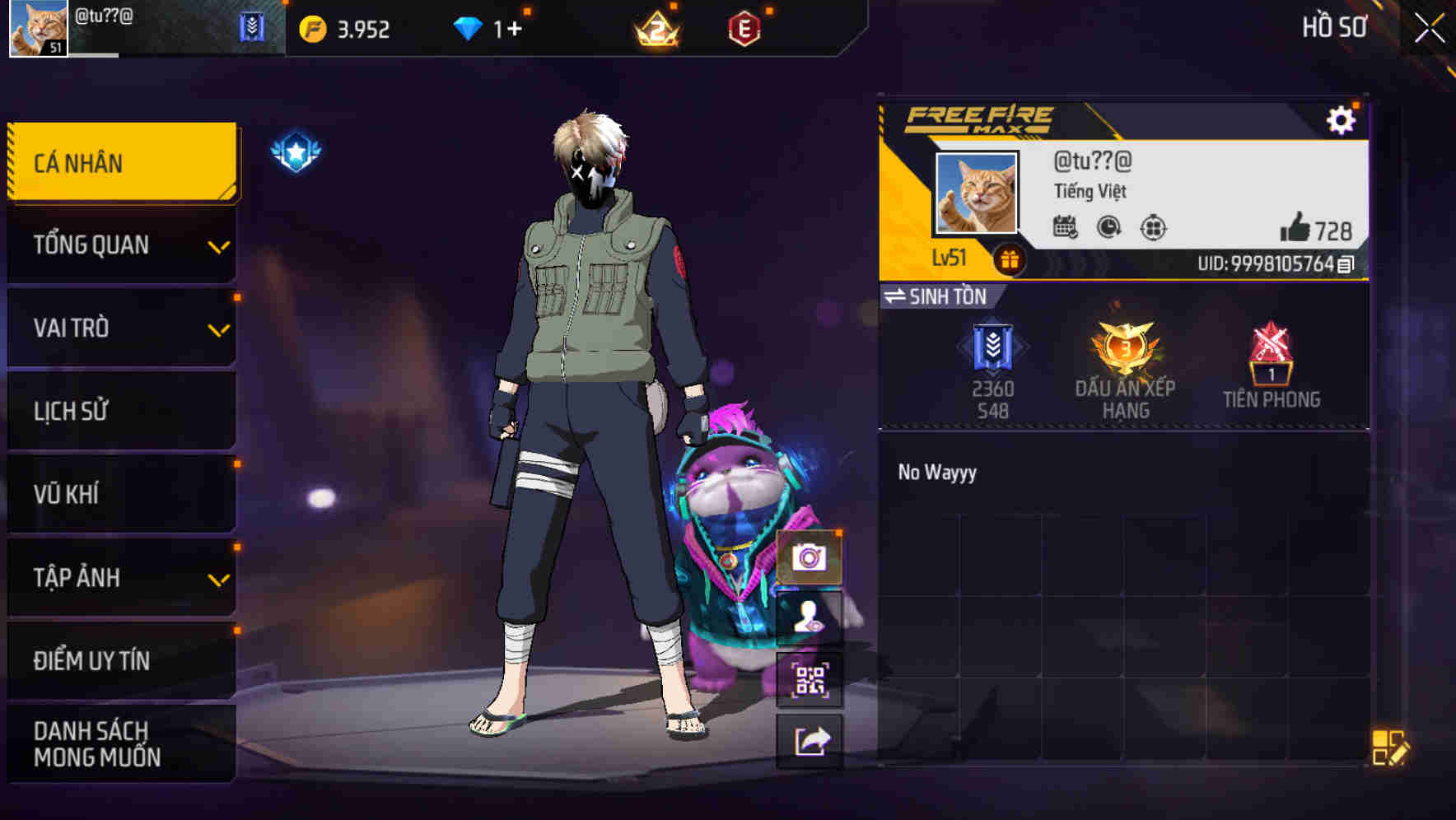This screenshot has height=820, width=1456.
Task: Expand the Vai Trò section
Action: pyautogui.click(x=119, y=328)
